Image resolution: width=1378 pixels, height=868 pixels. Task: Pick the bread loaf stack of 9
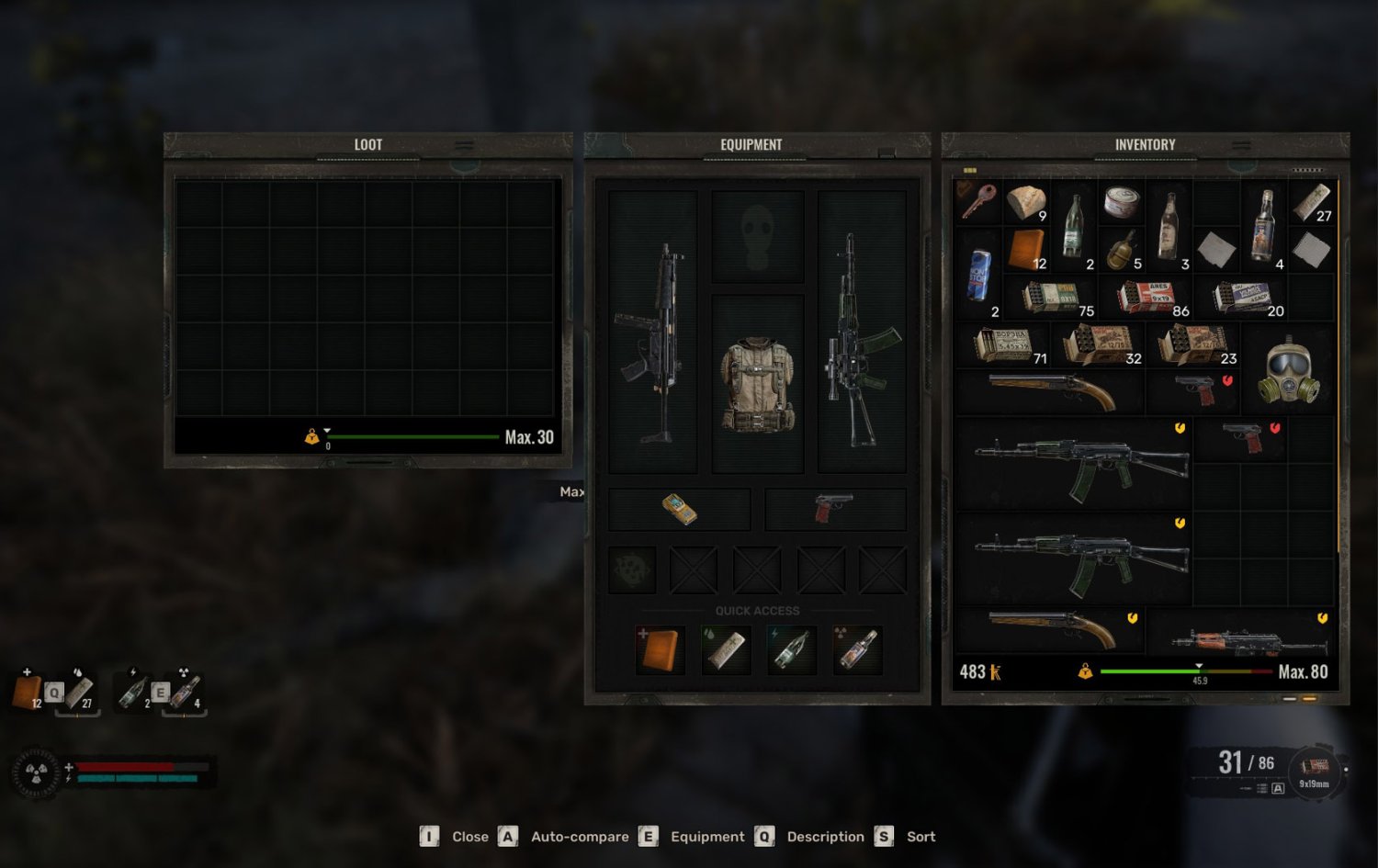click(1026, 202)
